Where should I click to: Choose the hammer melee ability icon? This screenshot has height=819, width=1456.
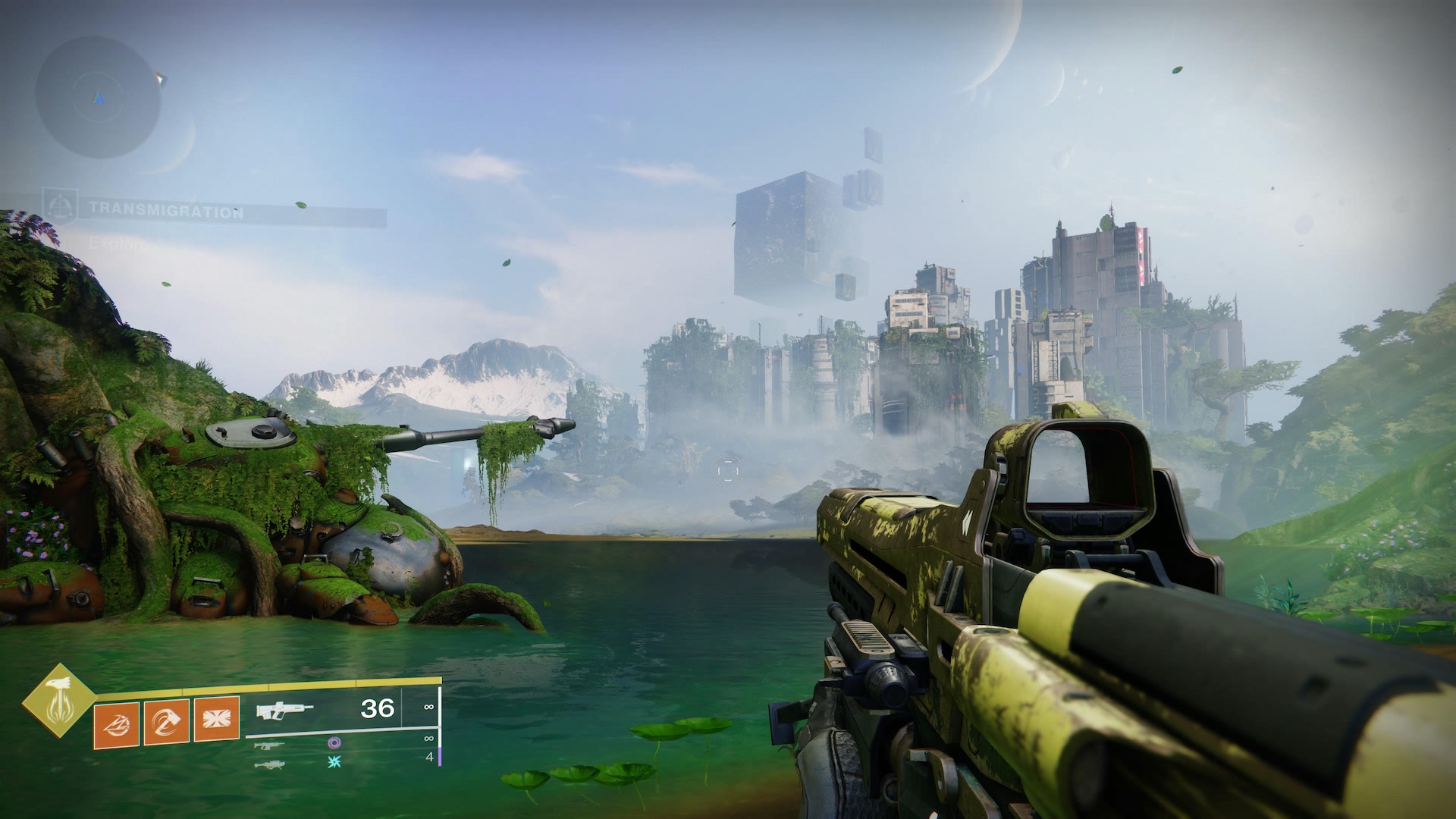(x=166, y=721)
